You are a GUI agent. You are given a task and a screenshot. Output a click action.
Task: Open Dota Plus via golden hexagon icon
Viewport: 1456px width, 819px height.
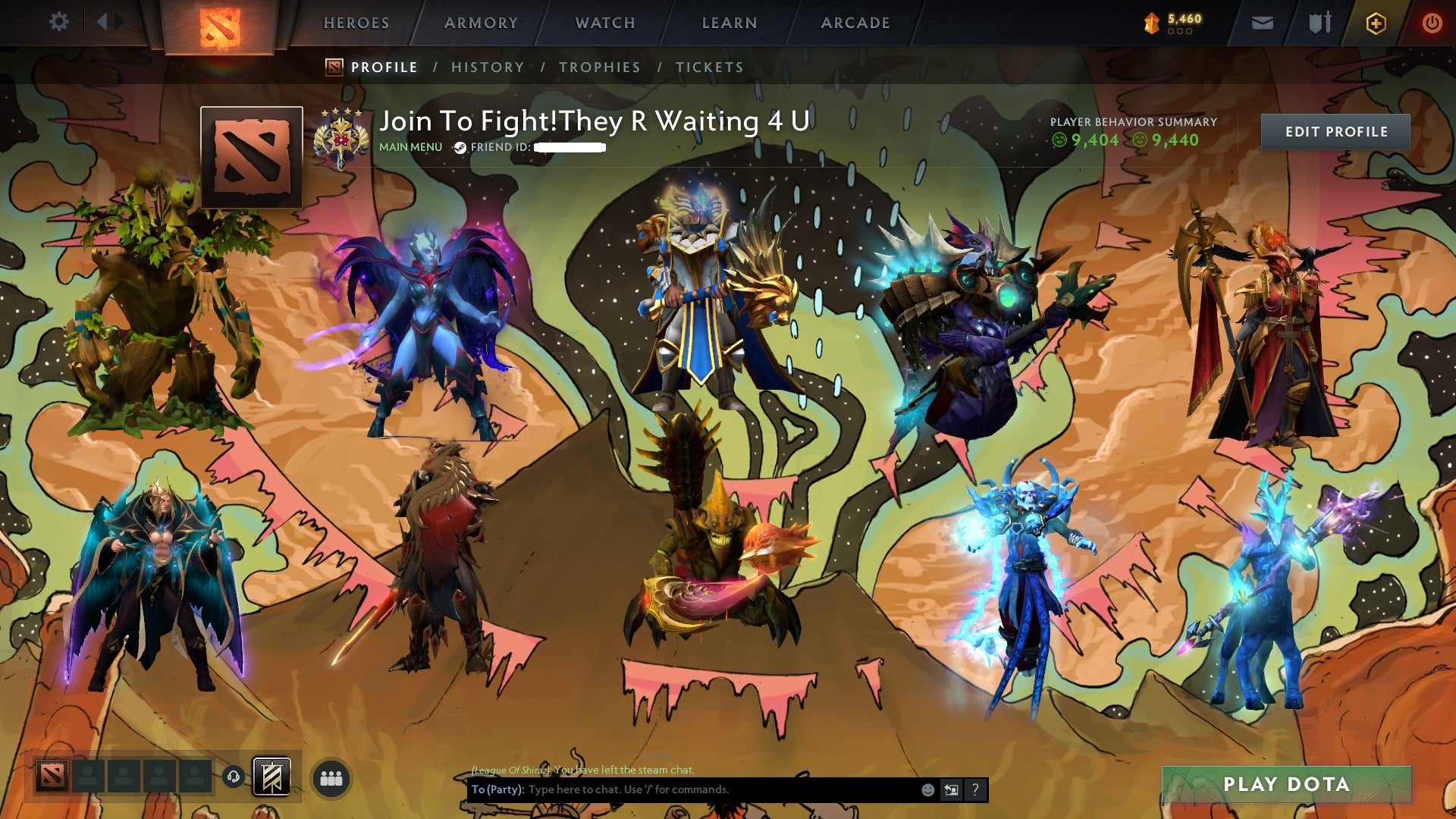coord(1378,23)
